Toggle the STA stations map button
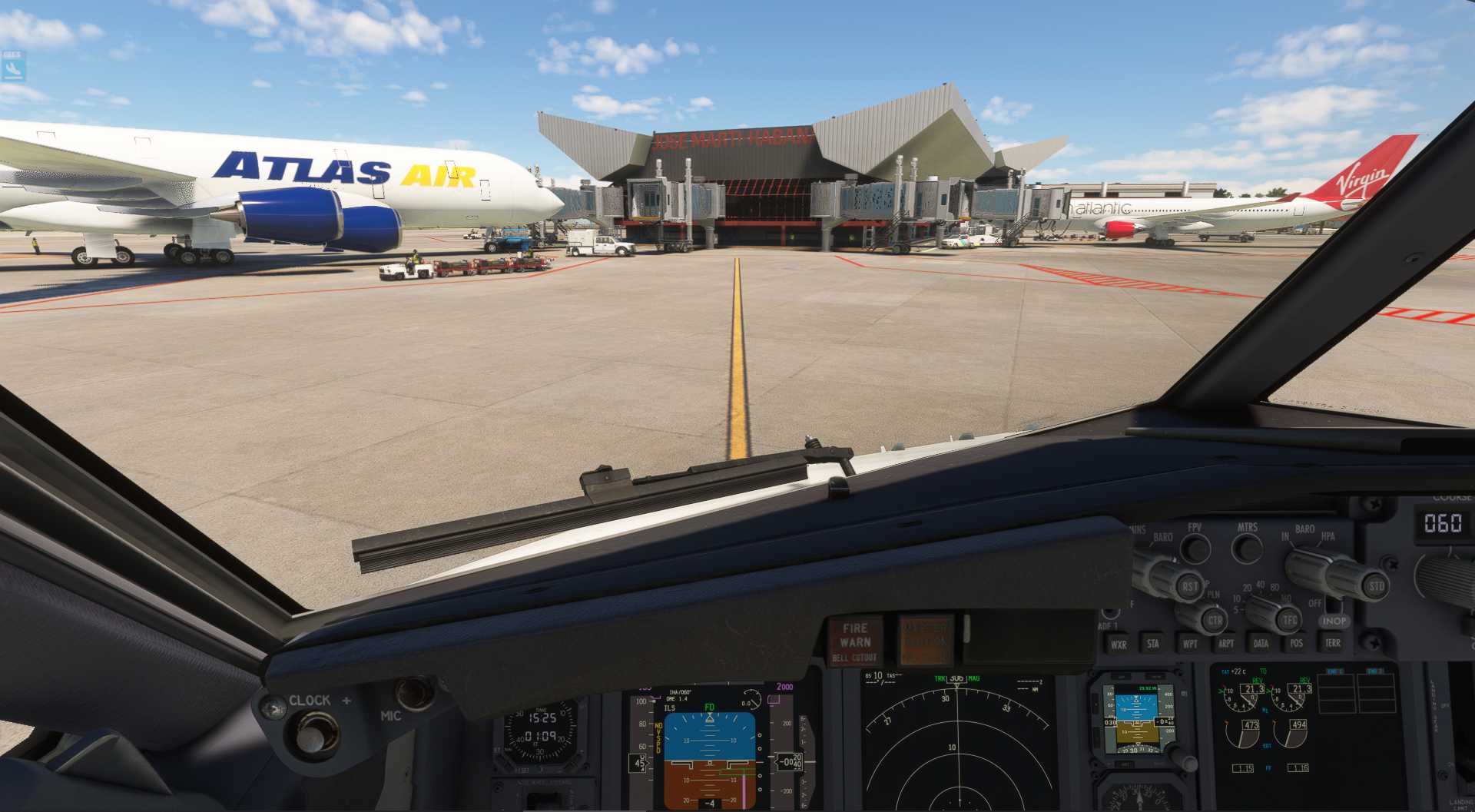This screenshot has width=1475, height=812. 1152,644
